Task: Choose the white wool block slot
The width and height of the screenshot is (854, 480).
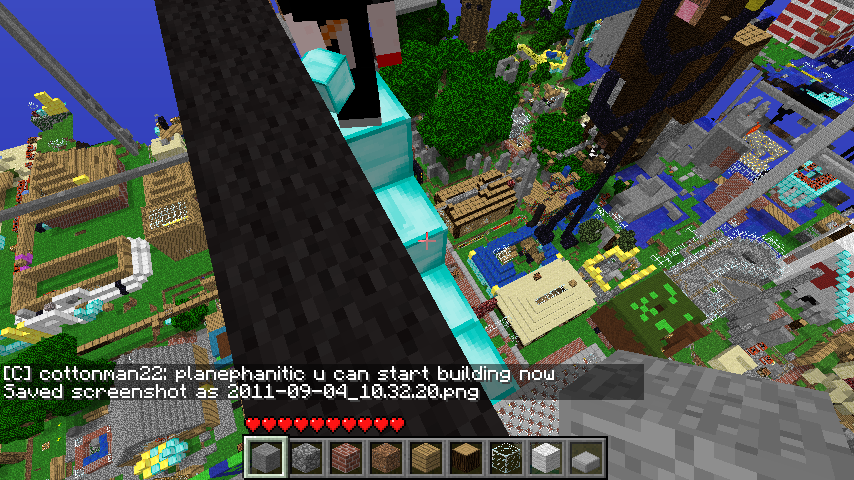Action: point(546,458)
